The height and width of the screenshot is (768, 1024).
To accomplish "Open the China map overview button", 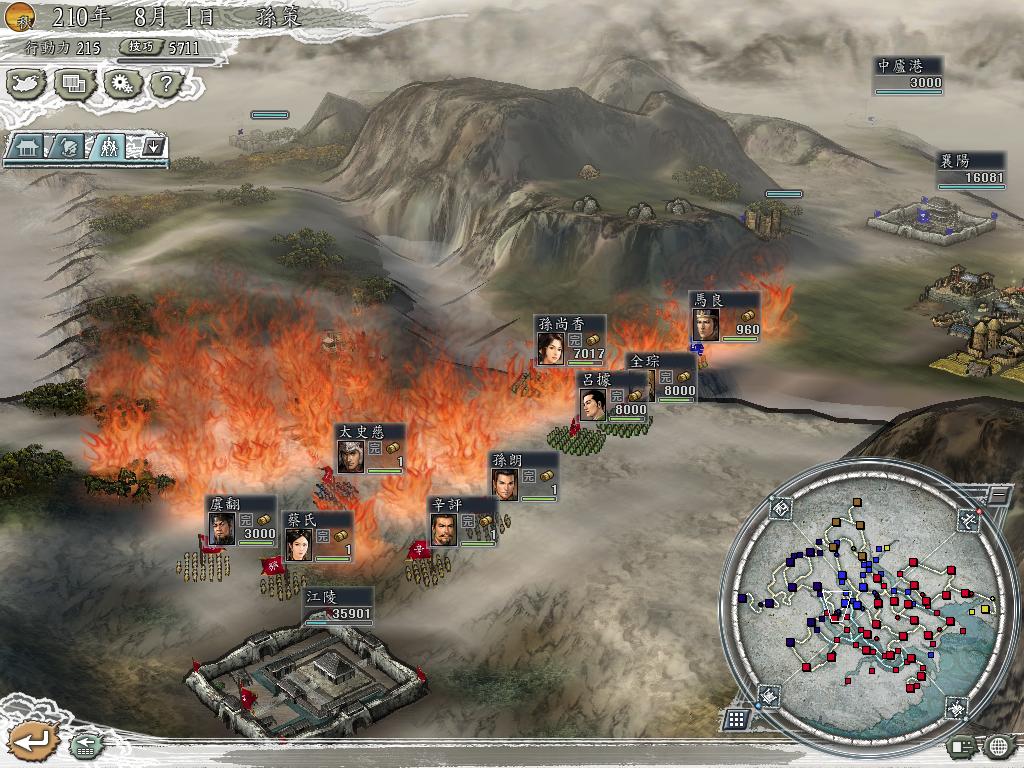I will coord(28,84).
